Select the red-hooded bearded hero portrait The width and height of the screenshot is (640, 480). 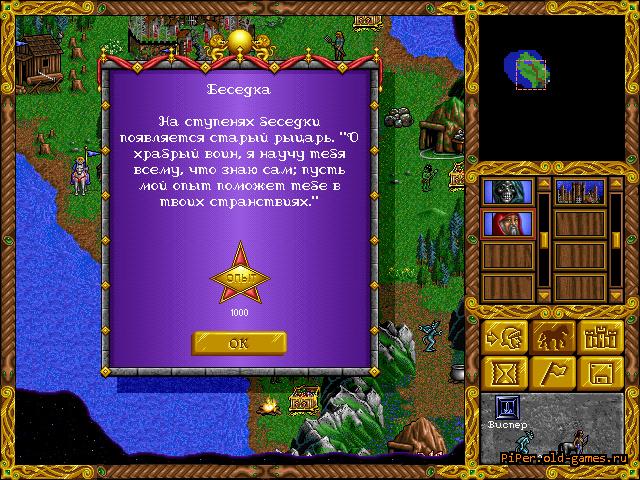click(503, 223)
